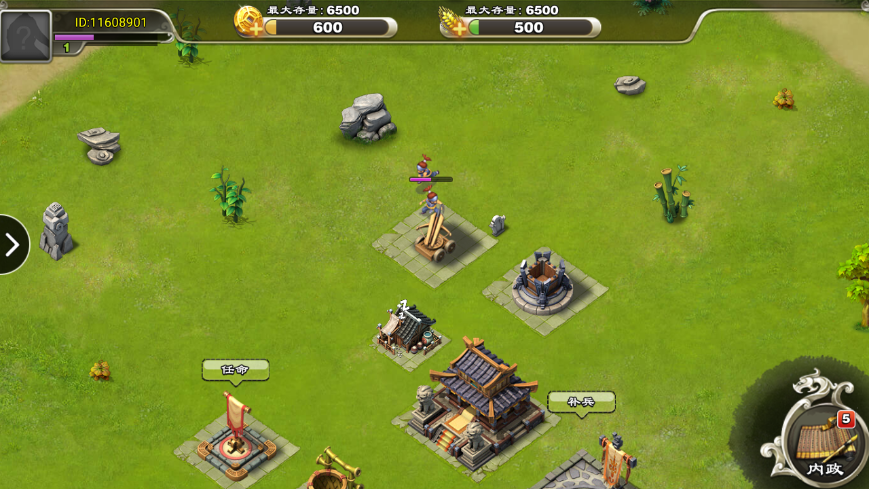869x489 pixels.
Task: Expand the side panel arrow
Action: click(x=12, y=244)
